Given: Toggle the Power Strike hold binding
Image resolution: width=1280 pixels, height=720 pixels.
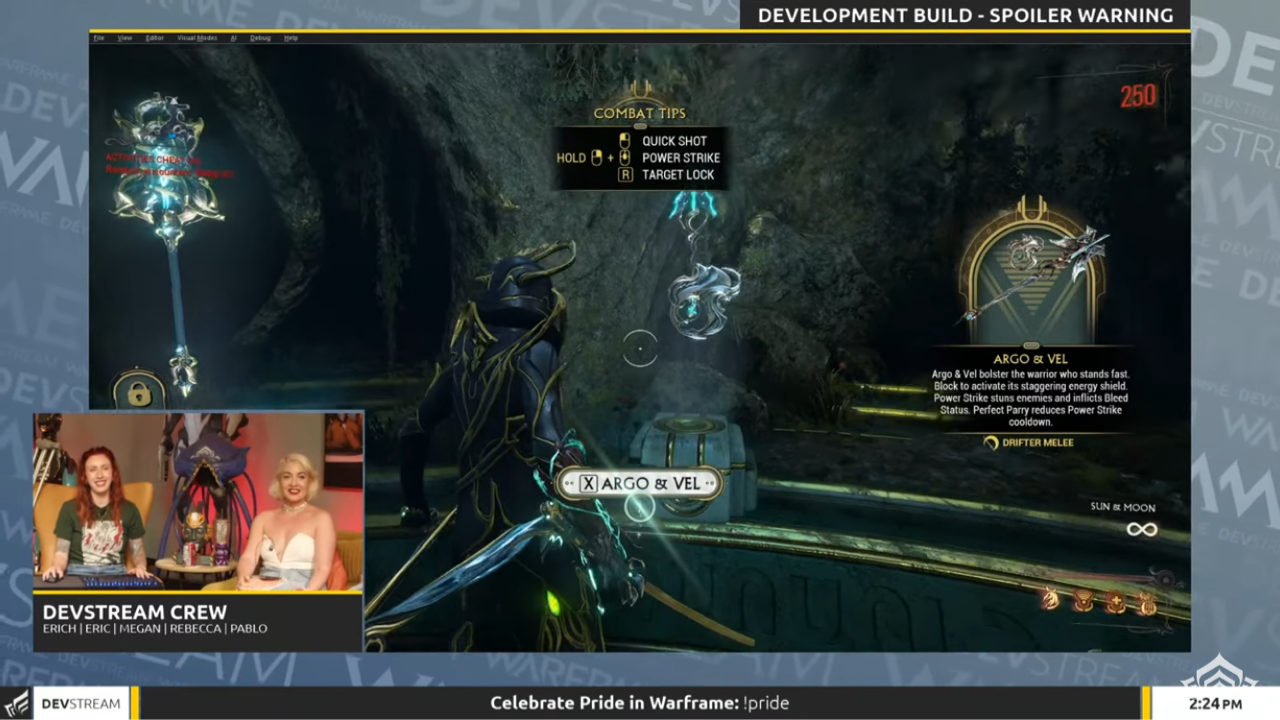Looking at the screenshot, I should (x=596, y=157).
